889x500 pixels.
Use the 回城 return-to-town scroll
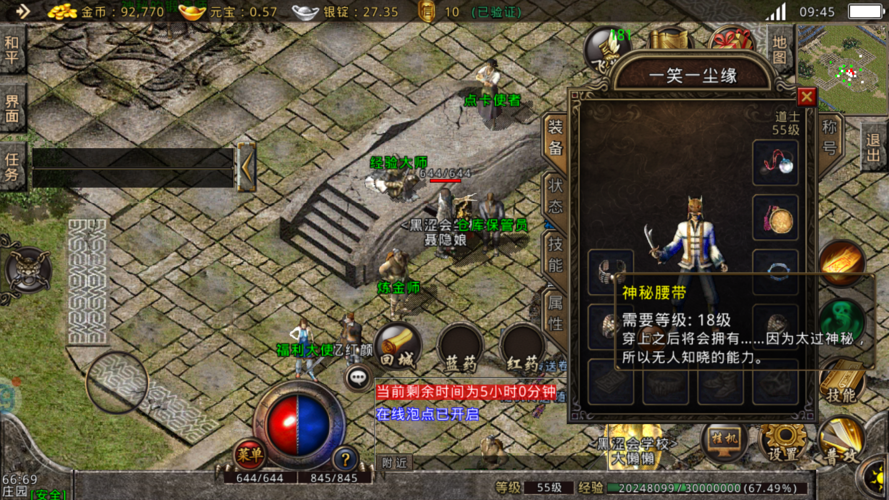pos(398,345)
